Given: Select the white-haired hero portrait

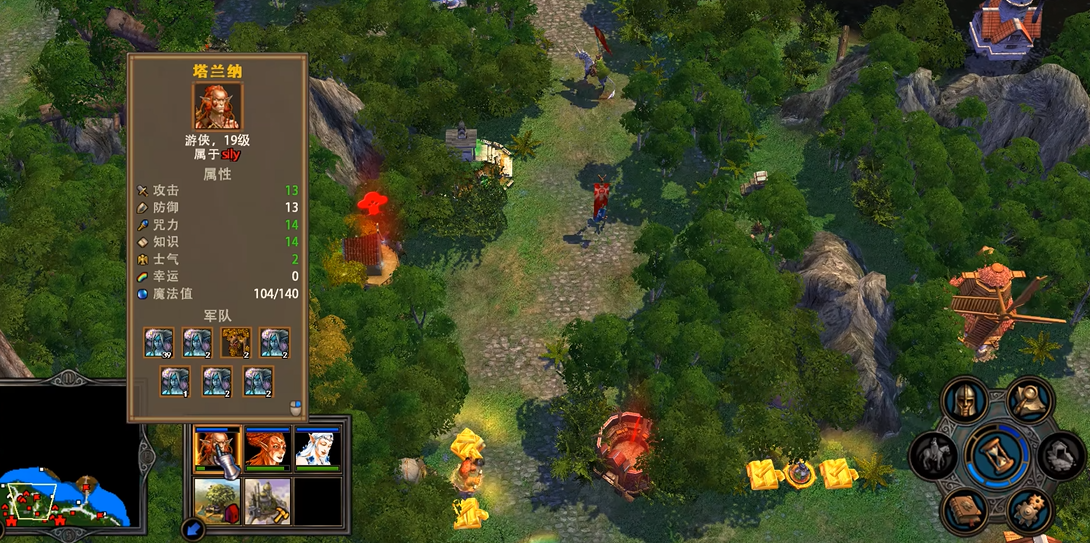Looking at the screenshot, I should click(318, 449).
